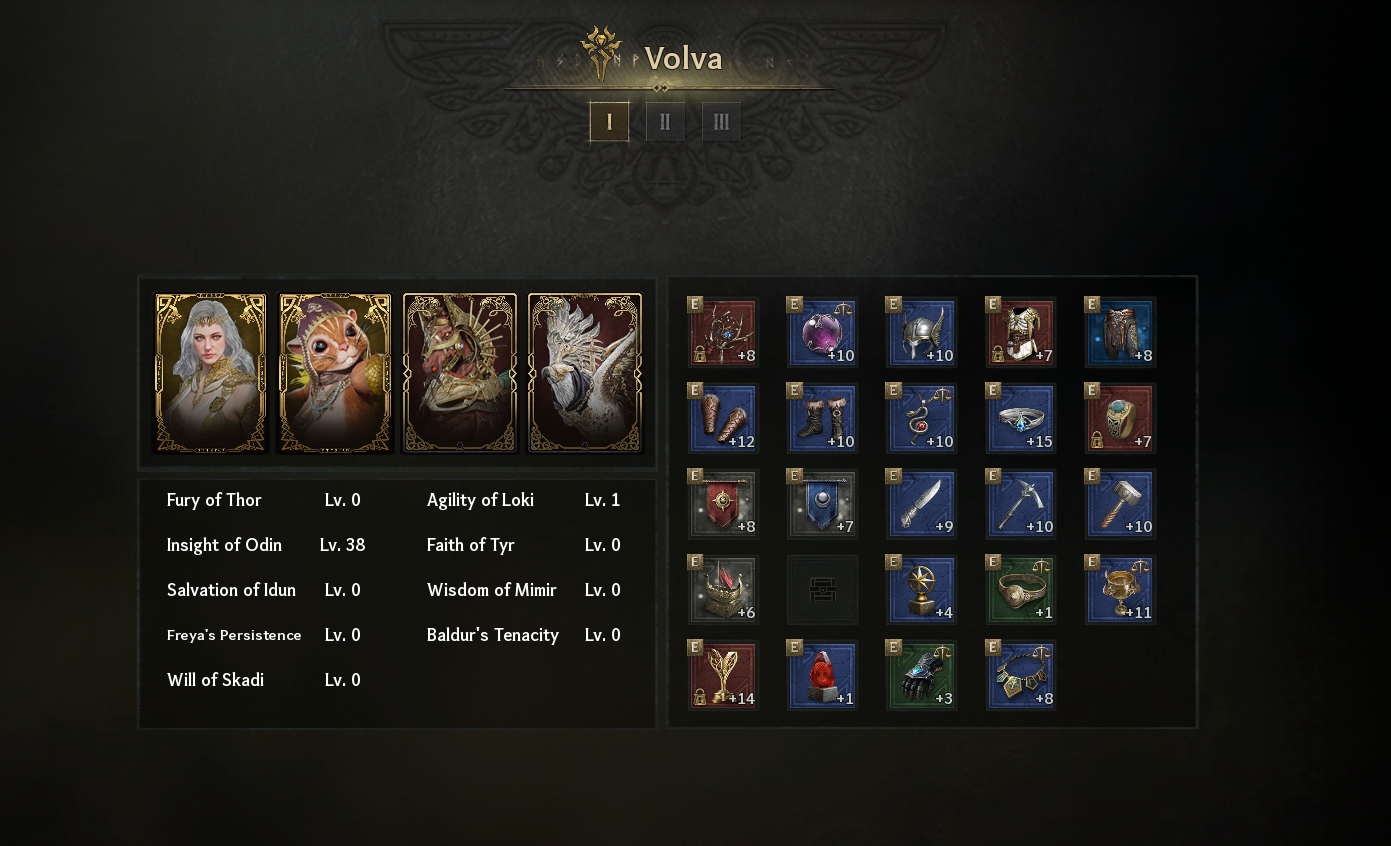Viewport: 1391px width, 846px height.
Task: Pick the armored horse card
Action: click(x=460, y=373)
